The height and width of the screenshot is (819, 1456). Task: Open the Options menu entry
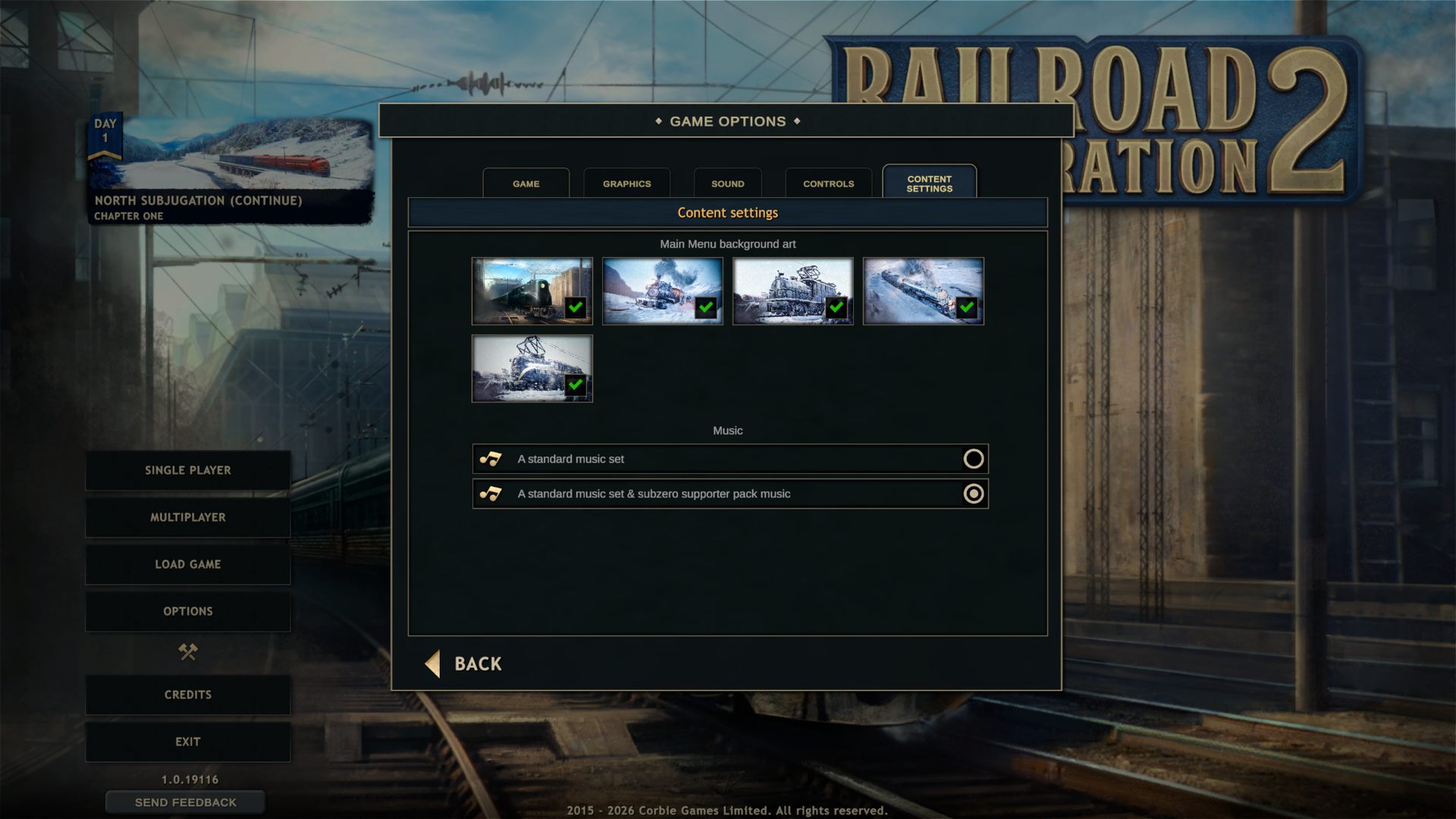tap(187, 611)
